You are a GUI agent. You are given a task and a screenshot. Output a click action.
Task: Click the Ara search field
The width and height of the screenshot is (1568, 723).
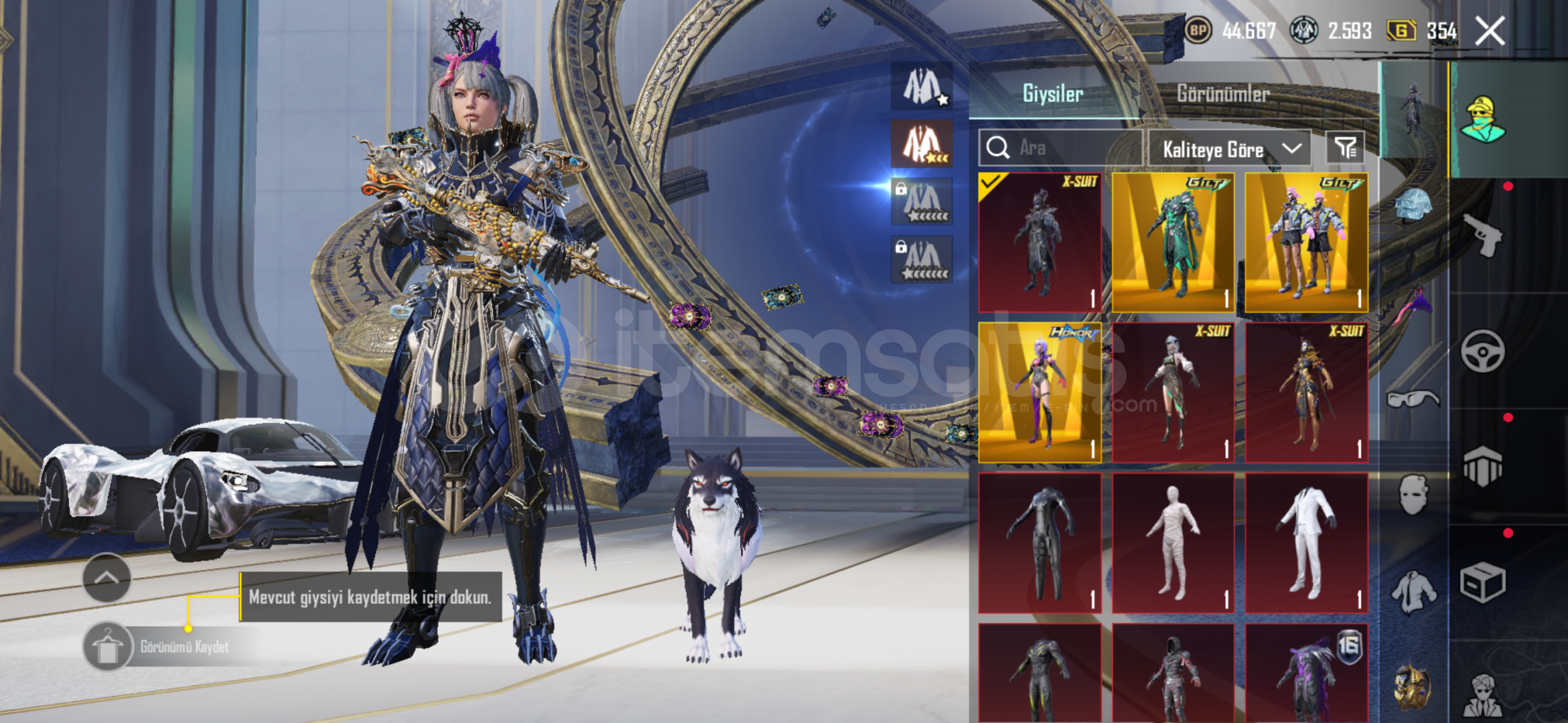[x=1060, y=148]
